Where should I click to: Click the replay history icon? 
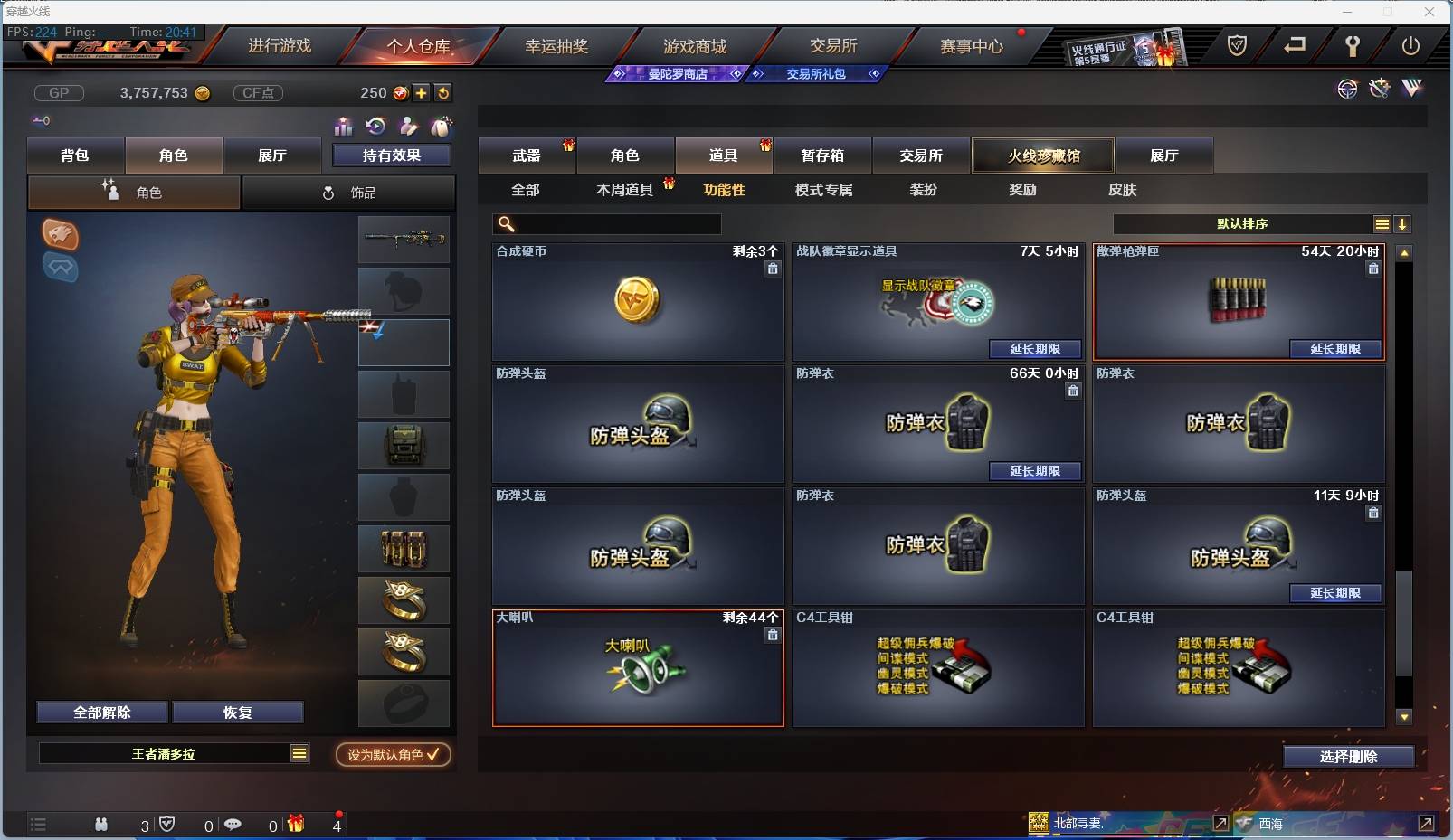[x=377, y=127]
